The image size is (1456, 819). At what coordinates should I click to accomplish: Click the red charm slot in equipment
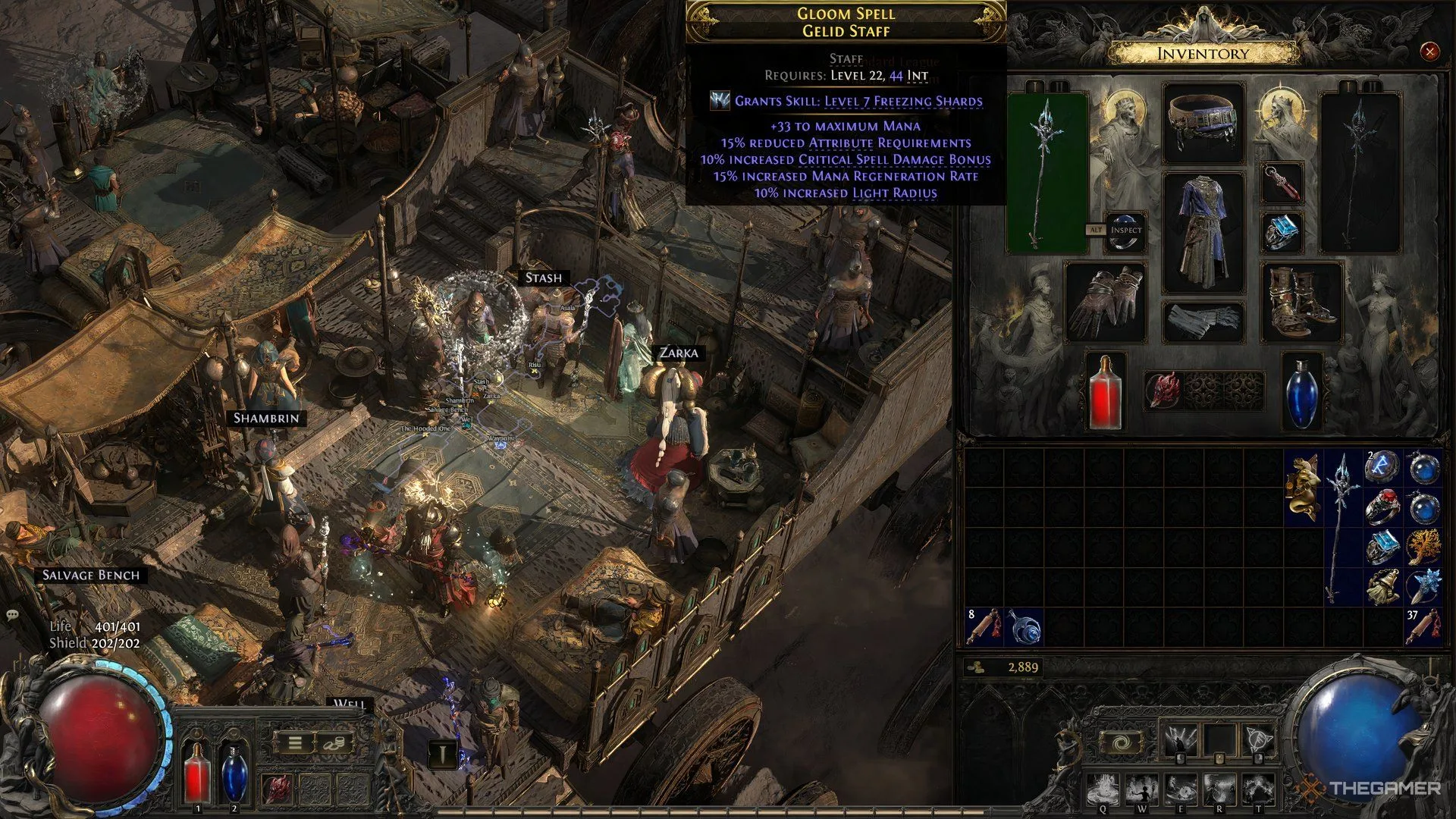click(1163, 391)
